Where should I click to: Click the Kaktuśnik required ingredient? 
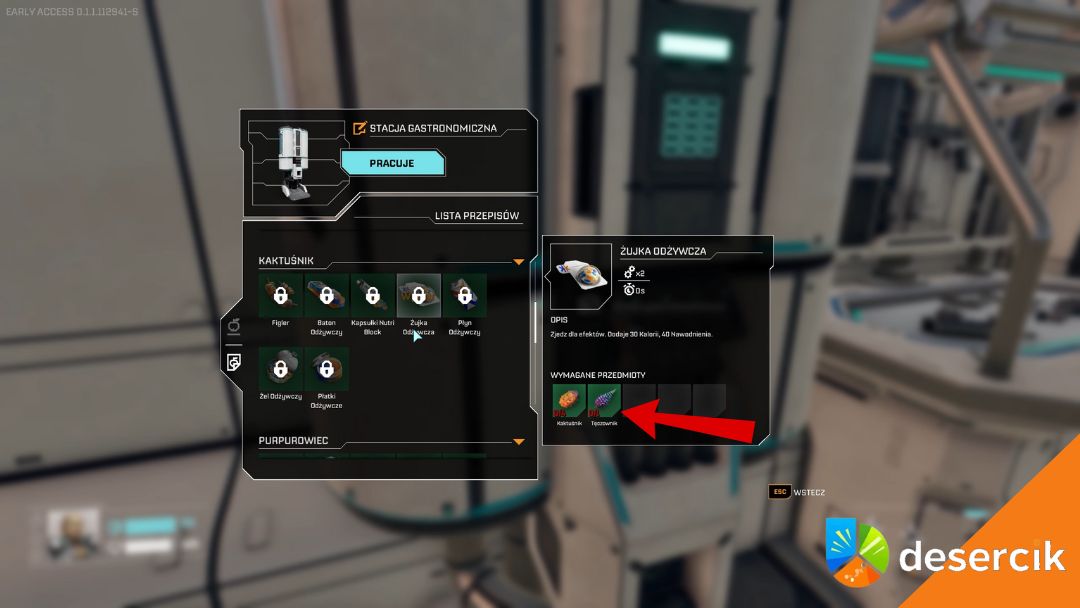pyautogui.click(x=569, y=401)
